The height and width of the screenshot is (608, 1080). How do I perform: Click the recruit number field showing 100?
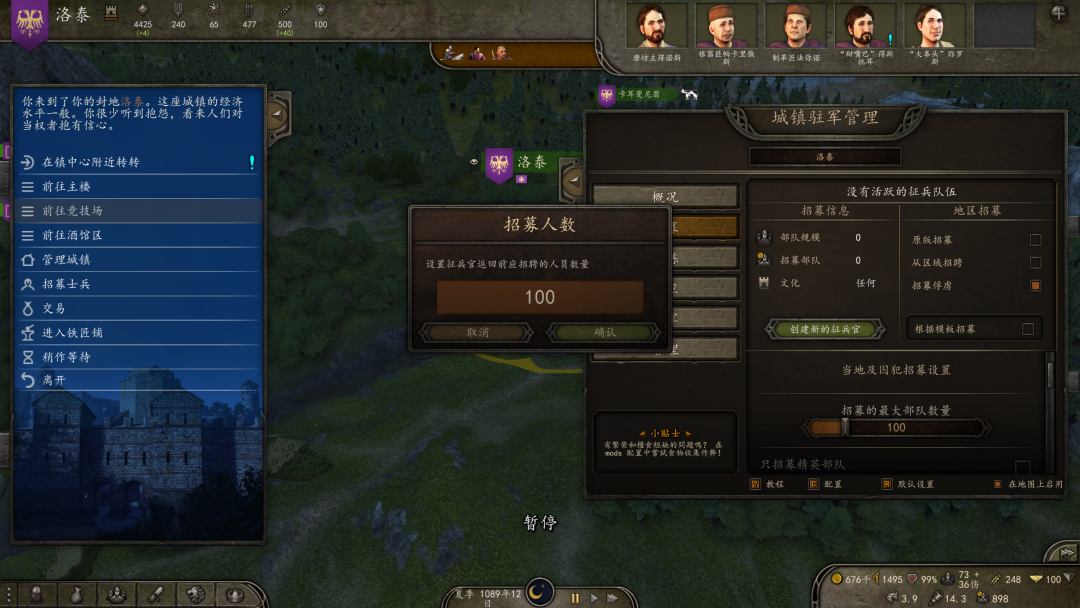coord(540,297)
